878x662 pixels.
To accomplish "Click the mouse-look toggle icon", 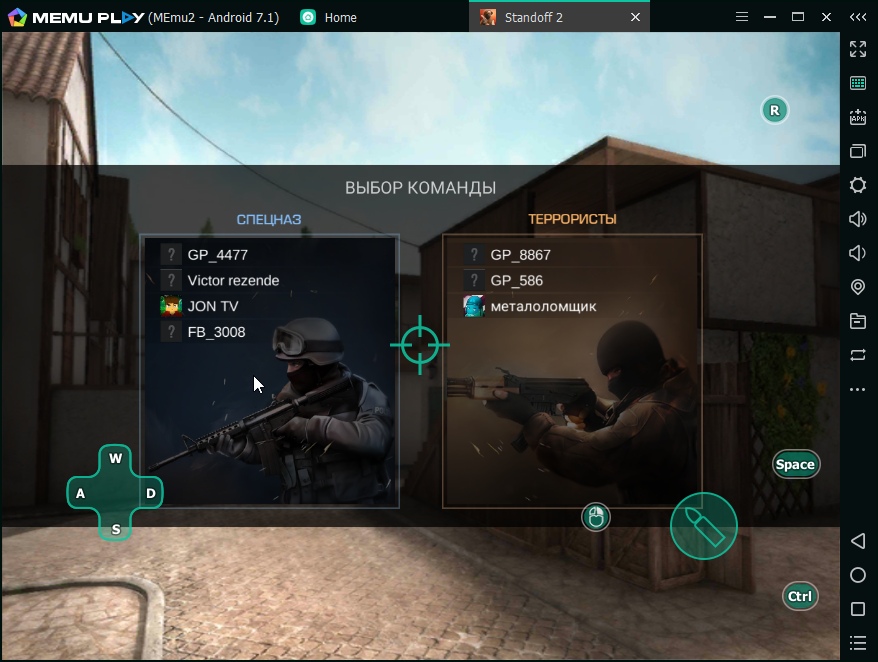I will tap(596, 517).
